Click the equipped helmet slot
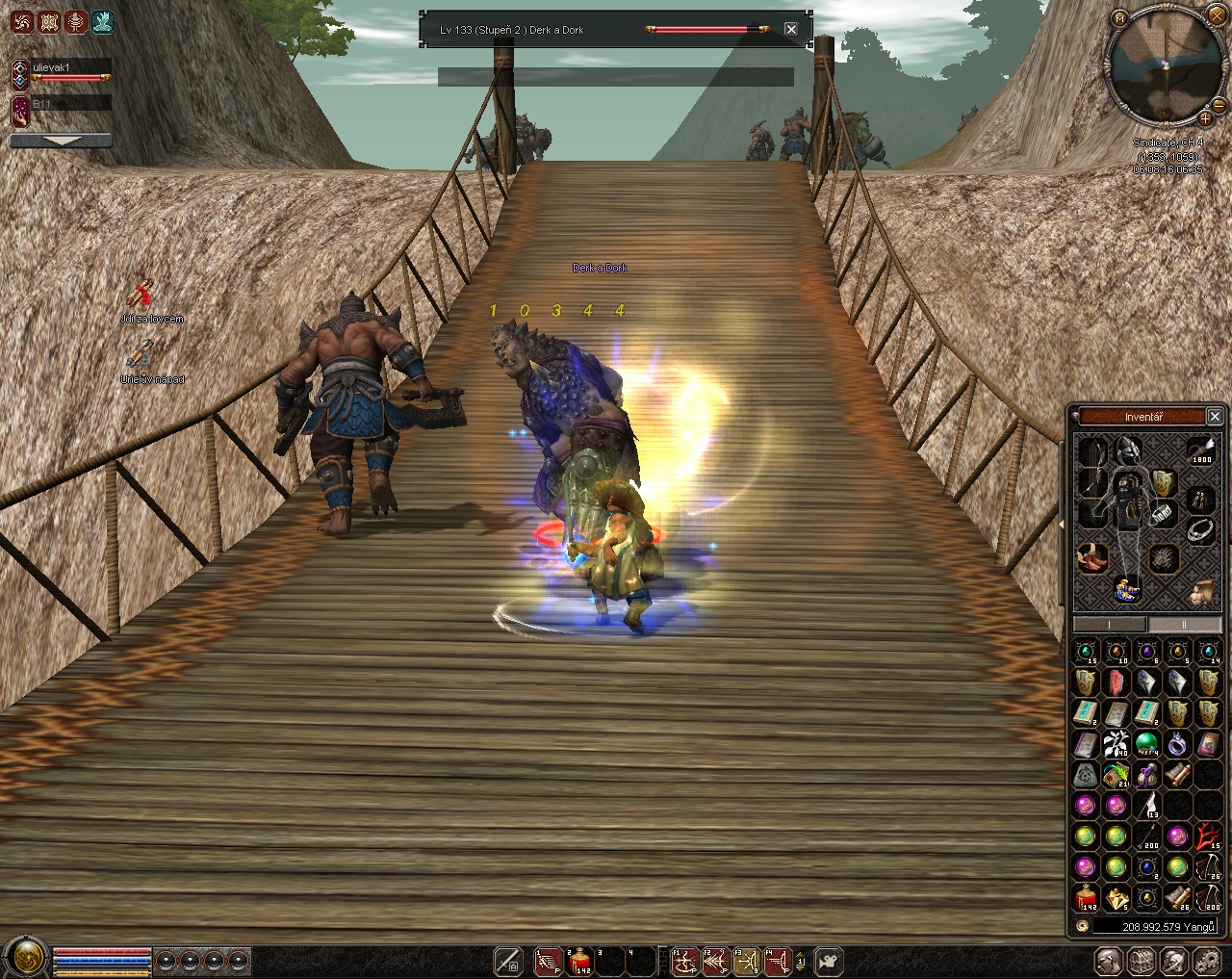Image resolution: width=1232 pixels, height=979 pixels. point(1127,450)
